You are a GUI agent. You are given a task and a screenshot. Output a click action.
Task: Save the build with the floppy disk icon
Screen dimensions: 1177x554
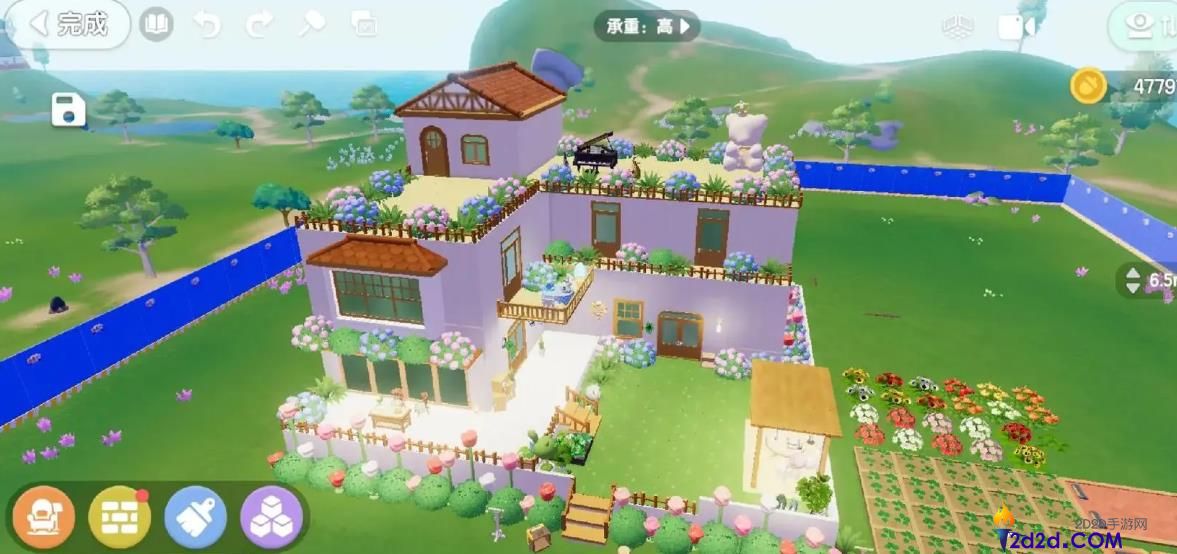pos(69,110)
